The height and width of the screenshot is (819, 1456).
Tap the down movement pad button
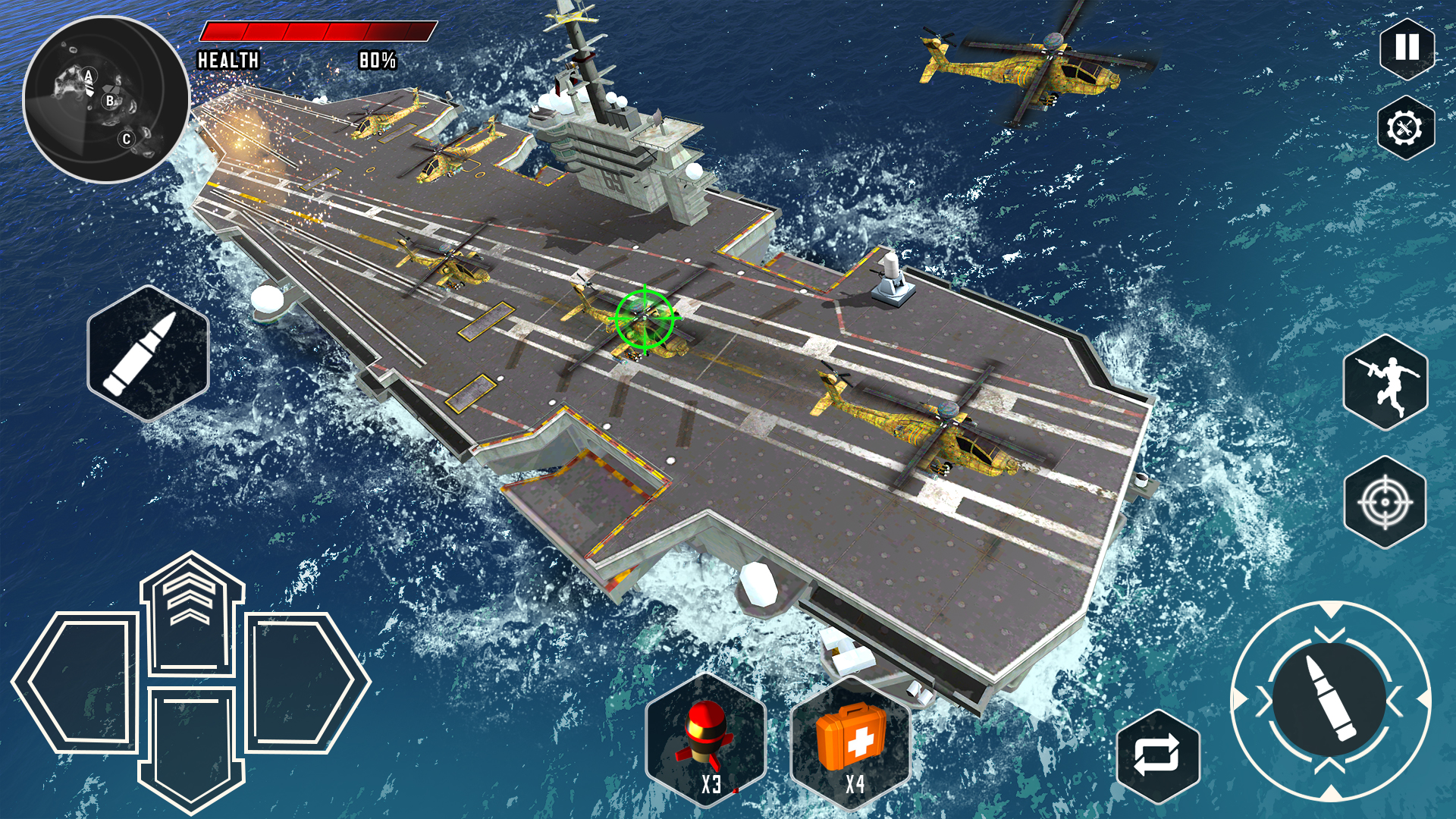(192, 743)
